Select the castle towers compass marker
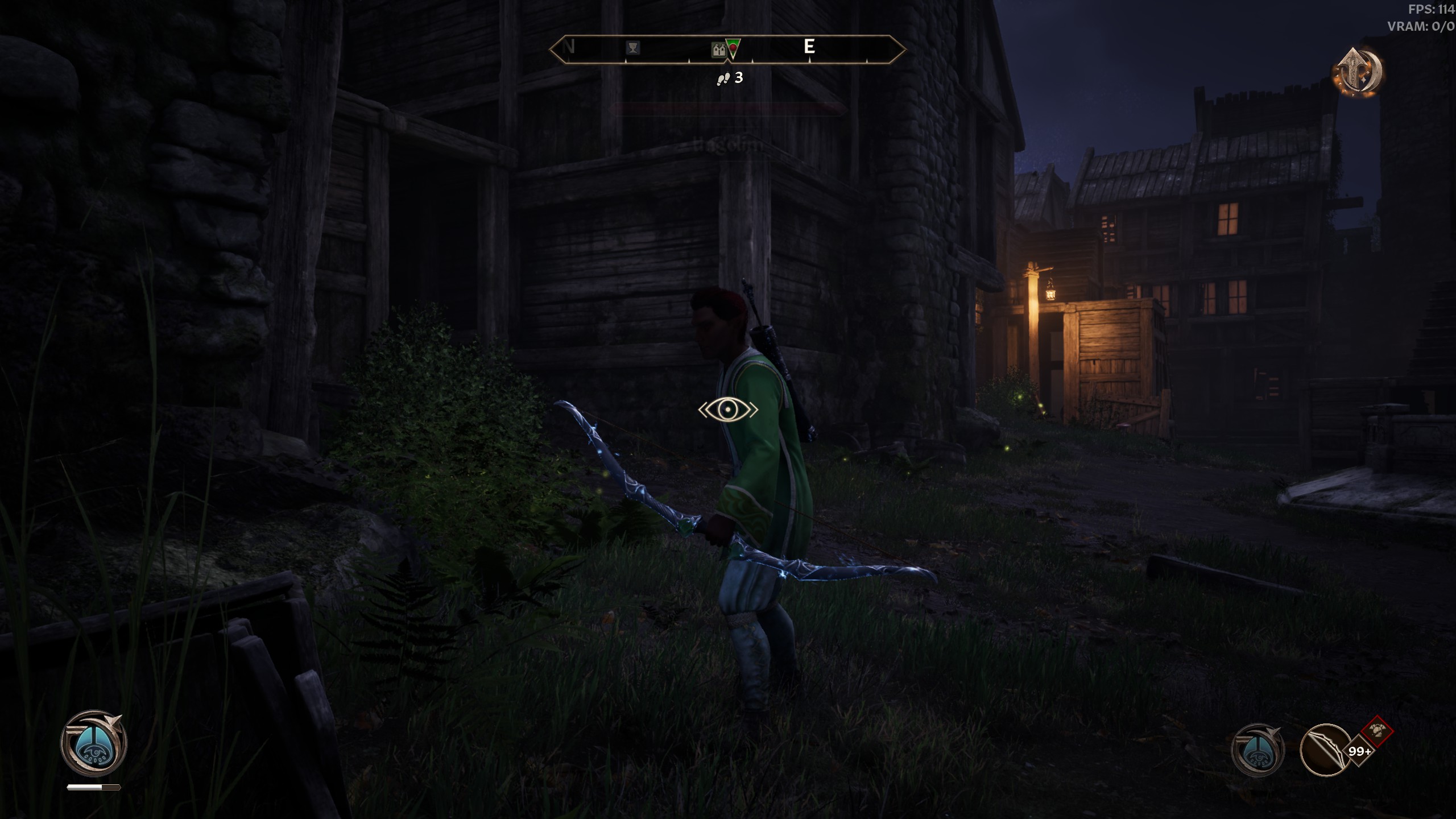Screen dimensions: 1456x819 coord(719,50)
